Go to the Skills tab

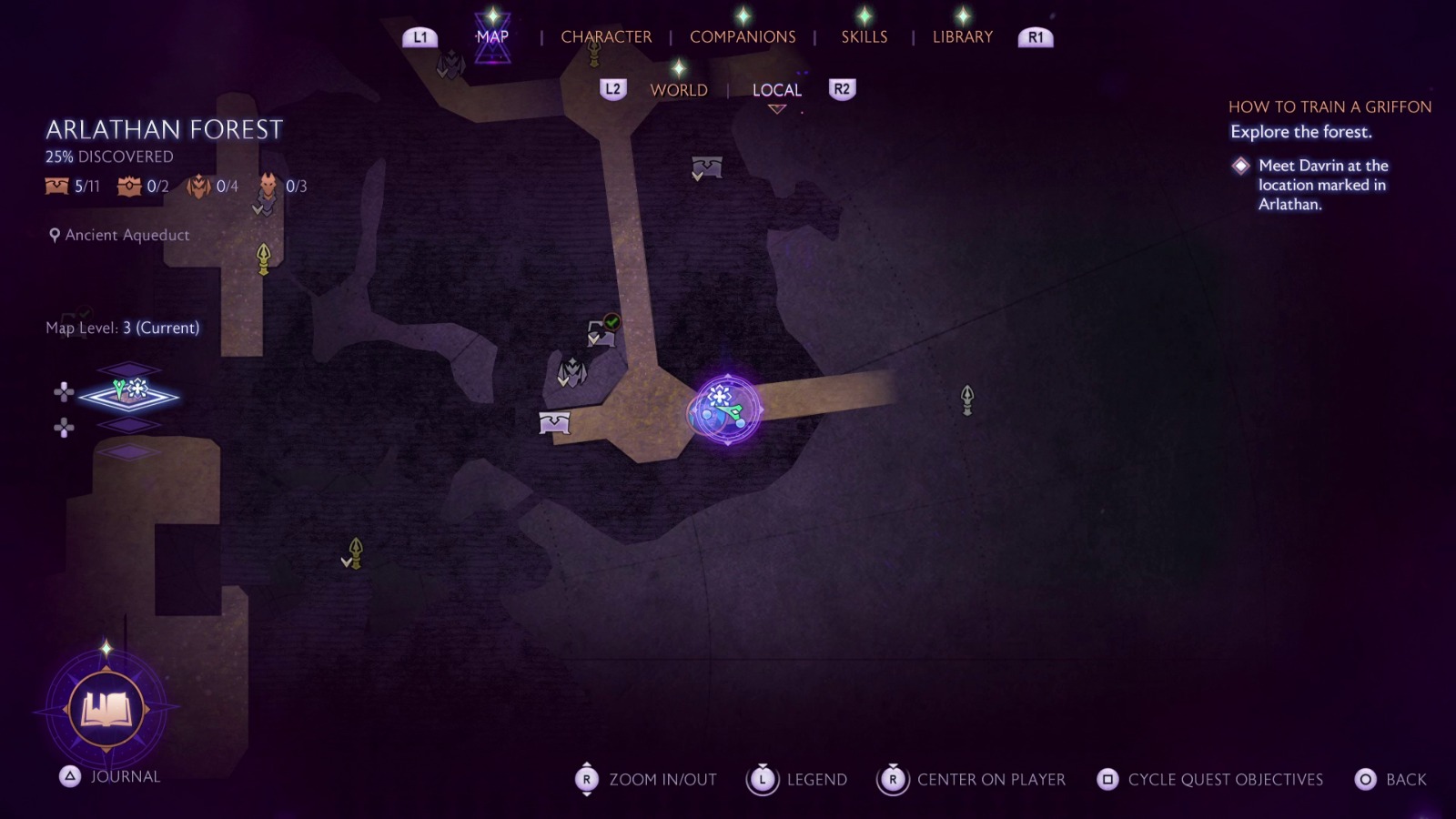pos(864,37)
